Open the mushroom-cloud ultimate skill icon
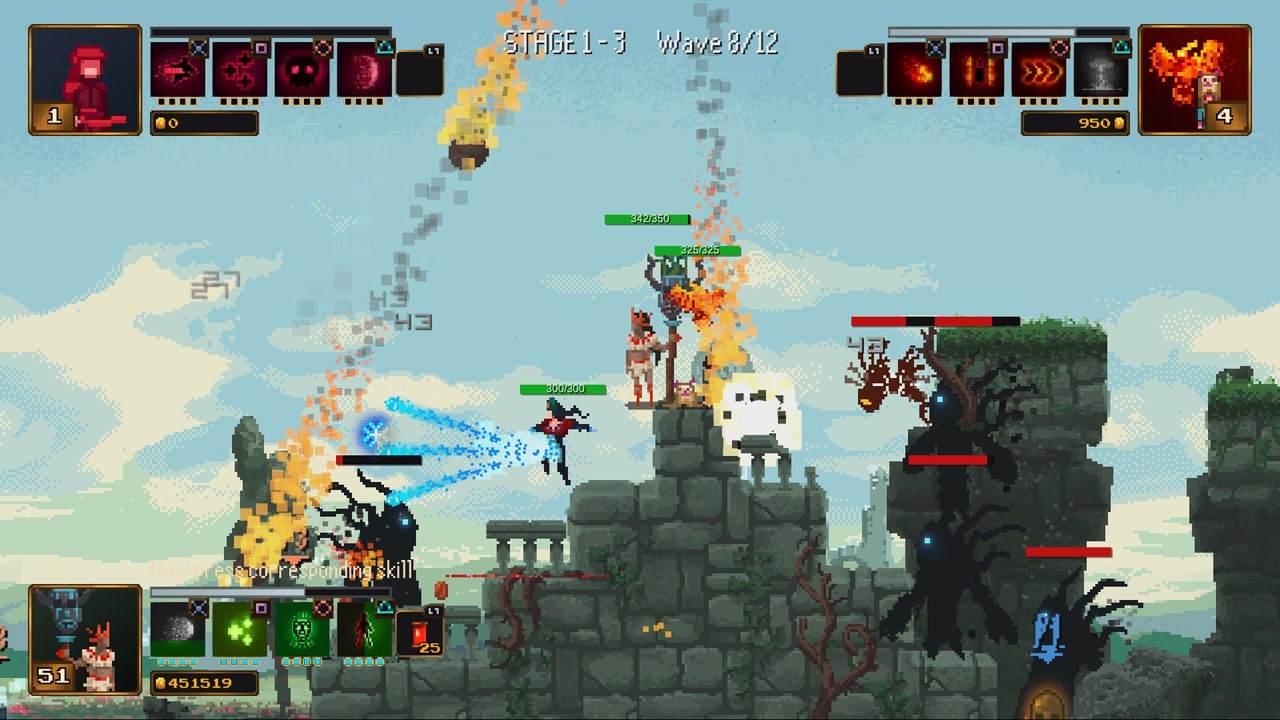 (x=1100, y=73)
